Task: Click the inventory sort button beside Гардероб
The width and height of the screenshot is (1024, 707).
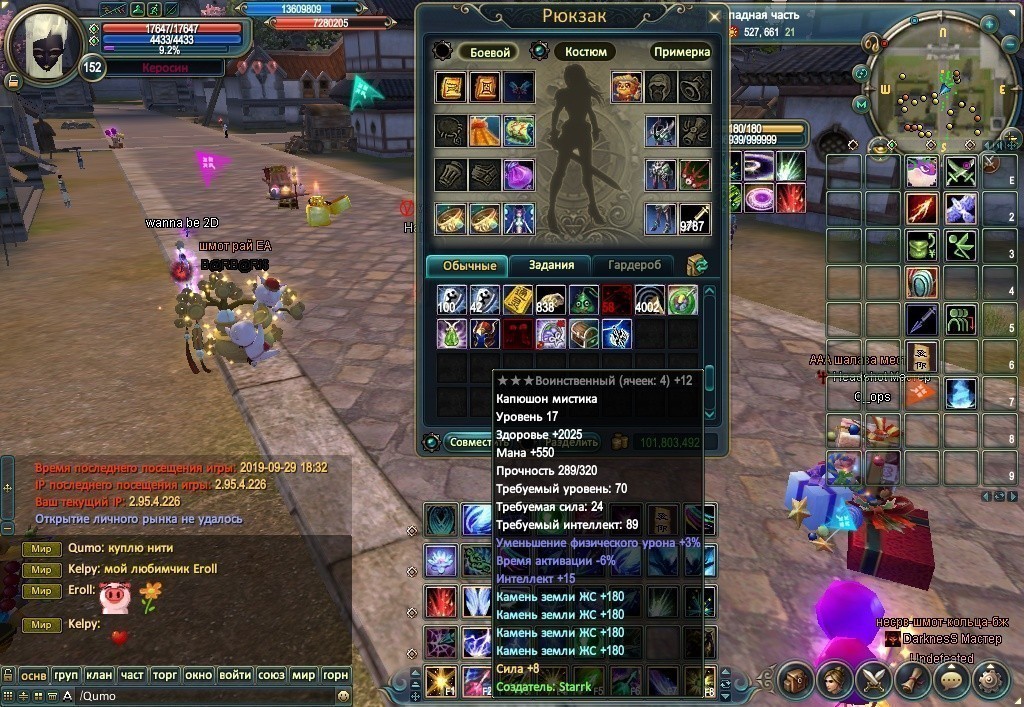Action: [697, 265]
